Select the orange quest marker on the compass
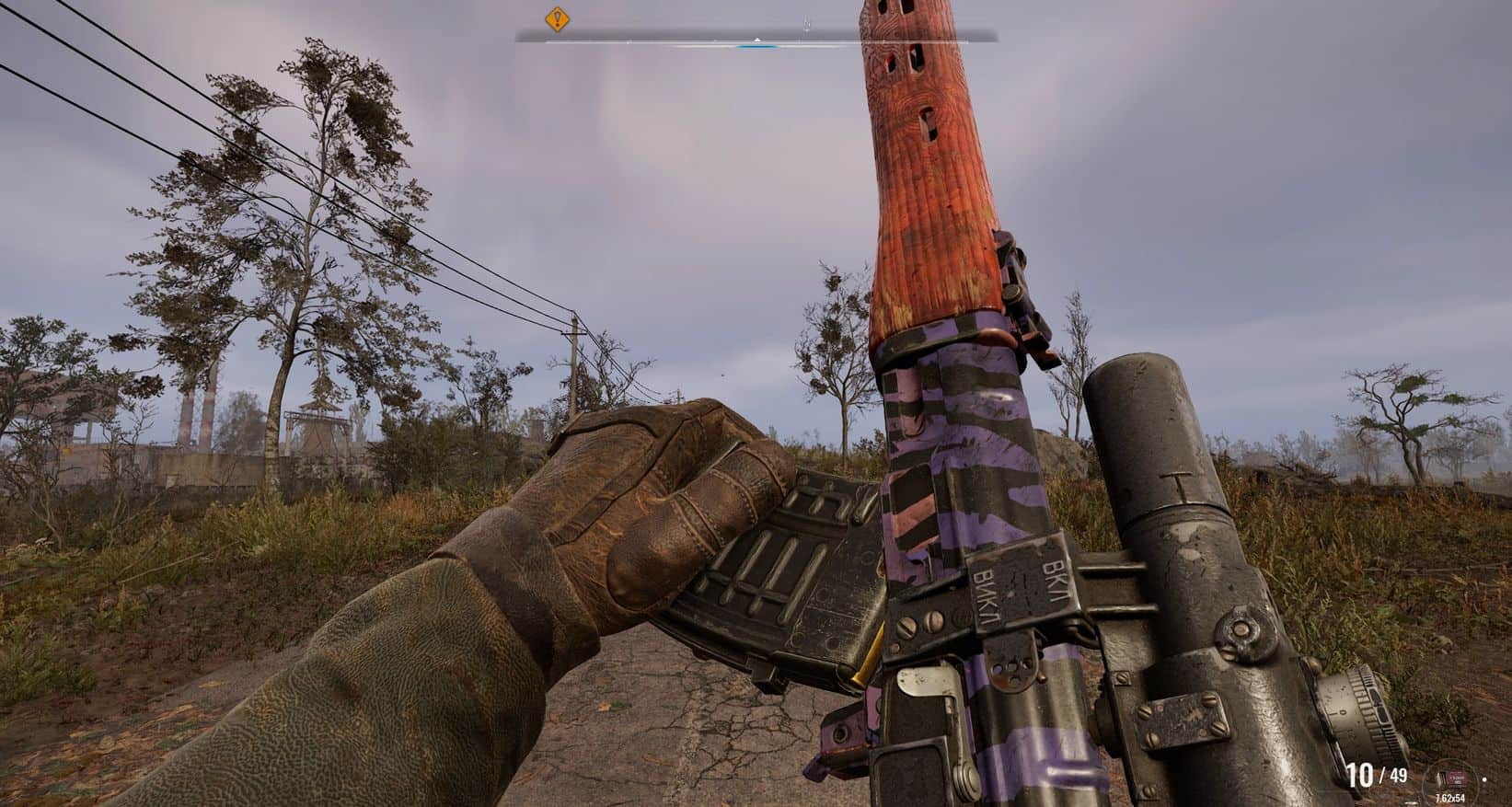The height and width of the screenshot is (807, 1512). 556,18
